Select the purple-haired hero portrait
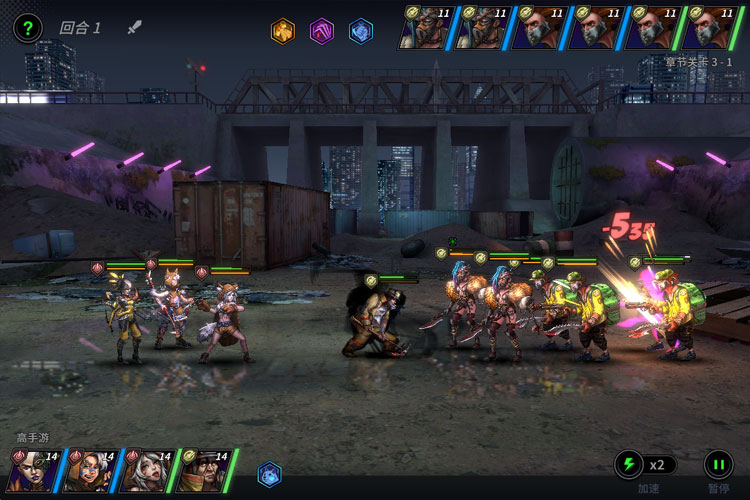Screen dimensions: 750x500 click(x=34, y=470)
